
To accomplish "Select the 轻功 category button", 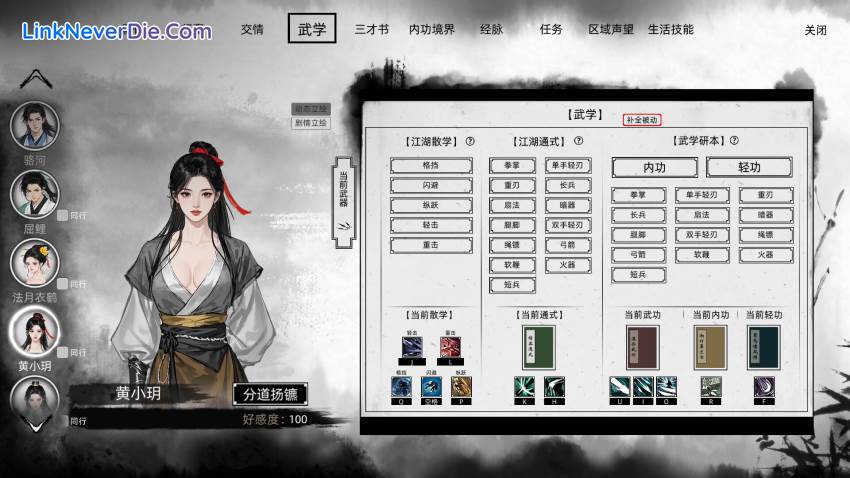I will point(749,167).
